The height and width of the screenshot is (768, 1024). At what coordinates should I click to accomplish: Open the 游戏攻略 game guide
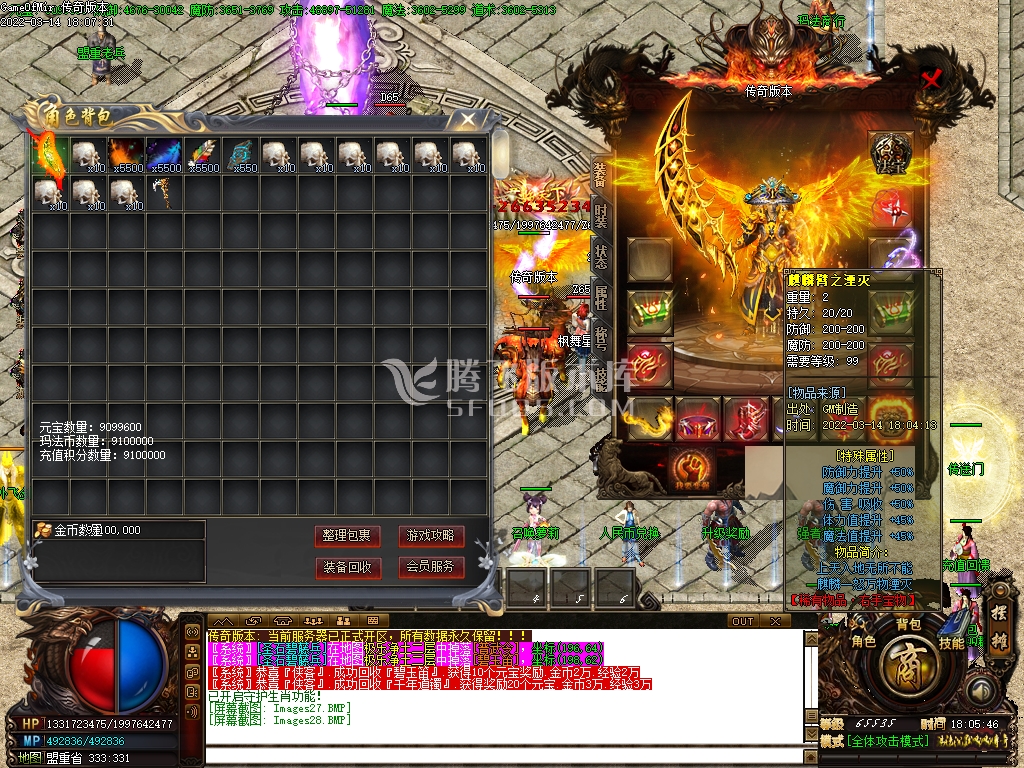(x=431, y=536)
